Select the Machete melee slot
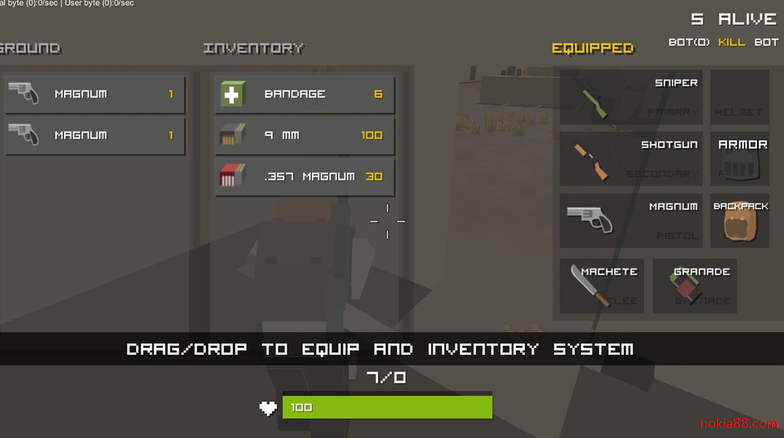 point(602,286)
